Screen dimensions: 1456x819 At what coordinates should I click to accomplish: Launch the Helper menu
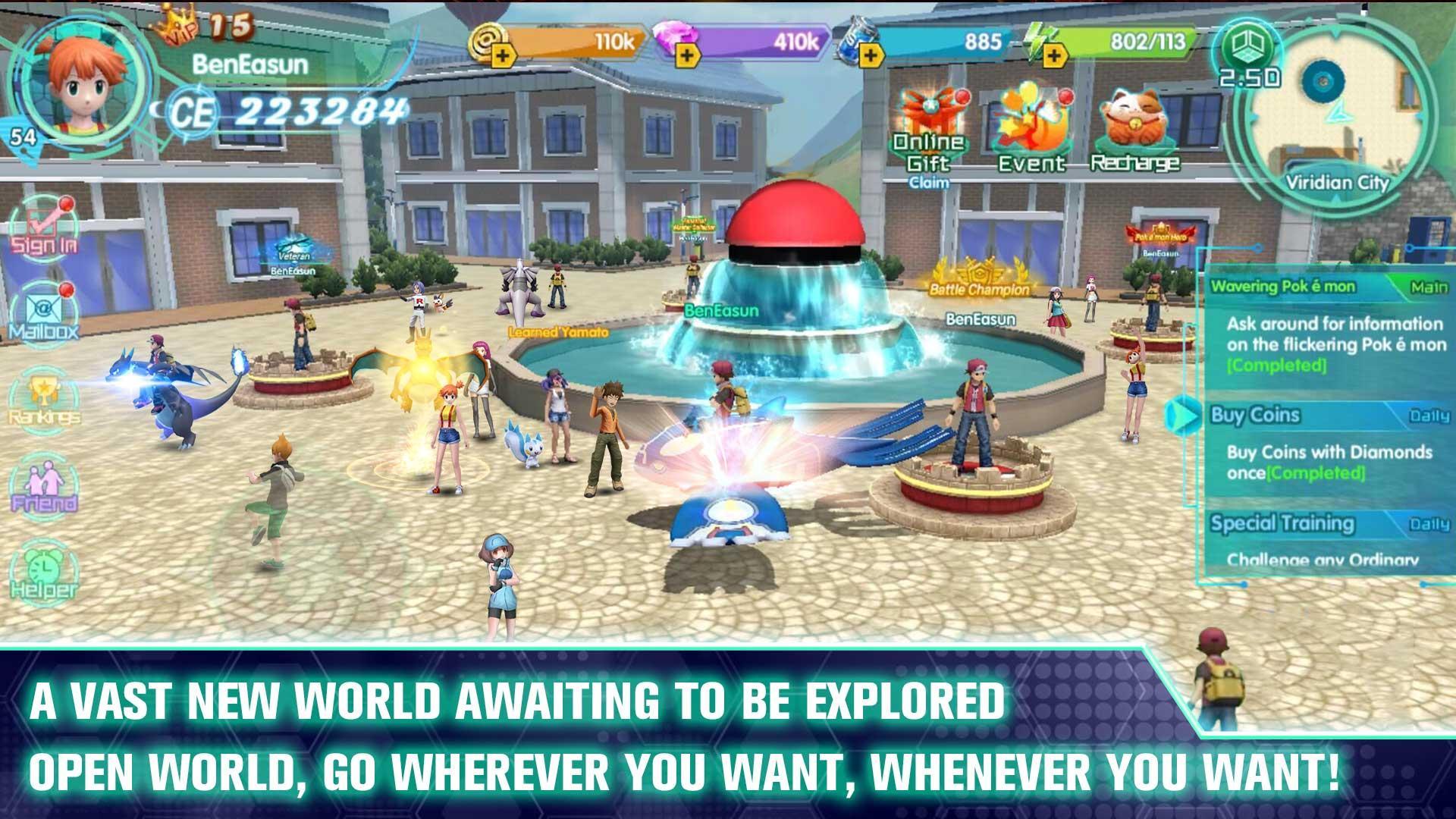coord(44,573)
